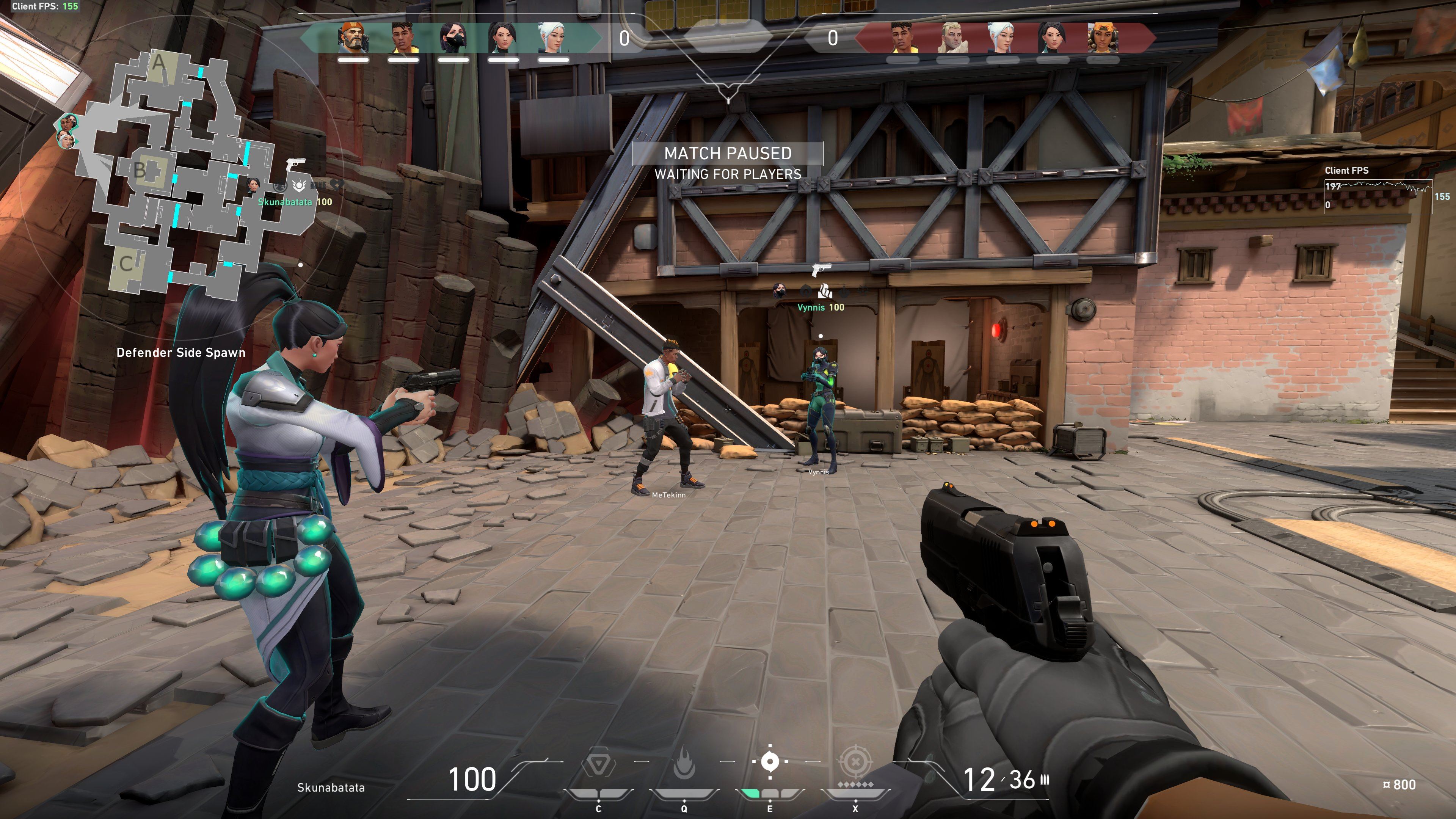Click Raze's portrait on the red team
The height and width of the screenshot is (819, 1456).
[x=1101, y=38]
